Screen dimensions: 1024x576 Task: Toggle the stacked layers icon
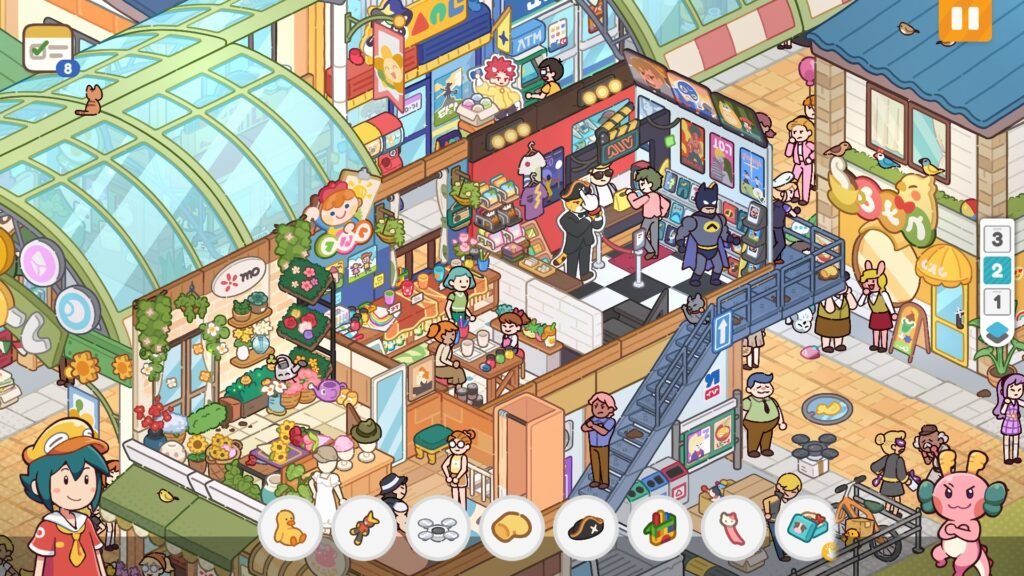[996, 332]
